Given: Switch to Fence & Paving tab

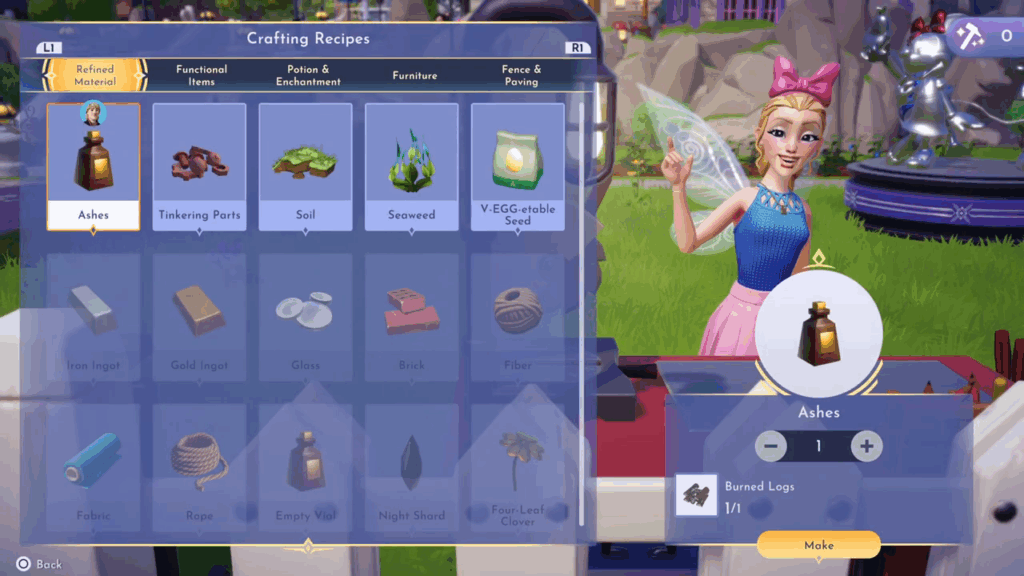Looking at the screenshot, I should click(x=521, y=75).
